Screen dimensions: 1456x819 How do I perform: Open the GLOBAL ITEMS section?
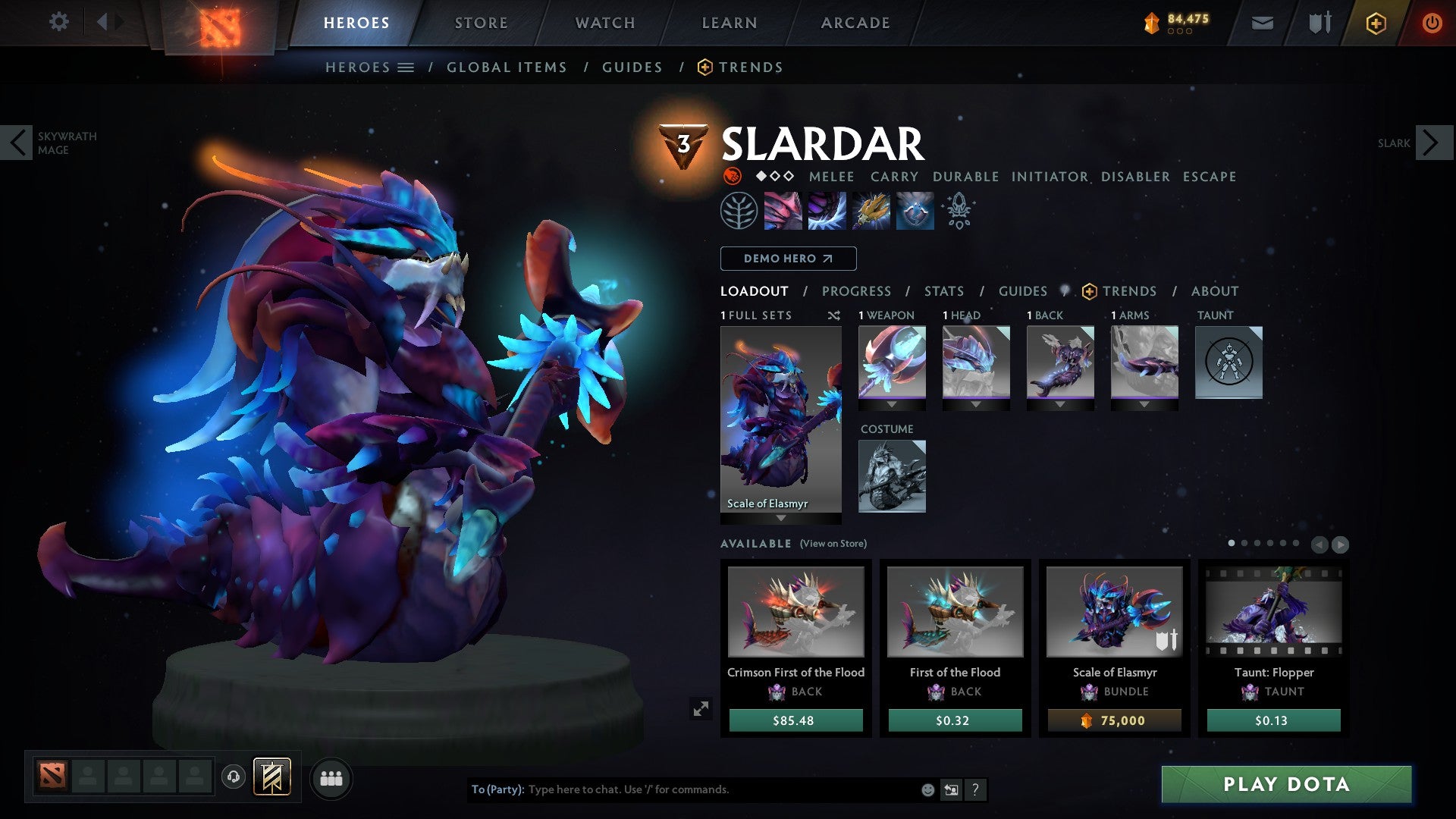(x=507, y=67)
